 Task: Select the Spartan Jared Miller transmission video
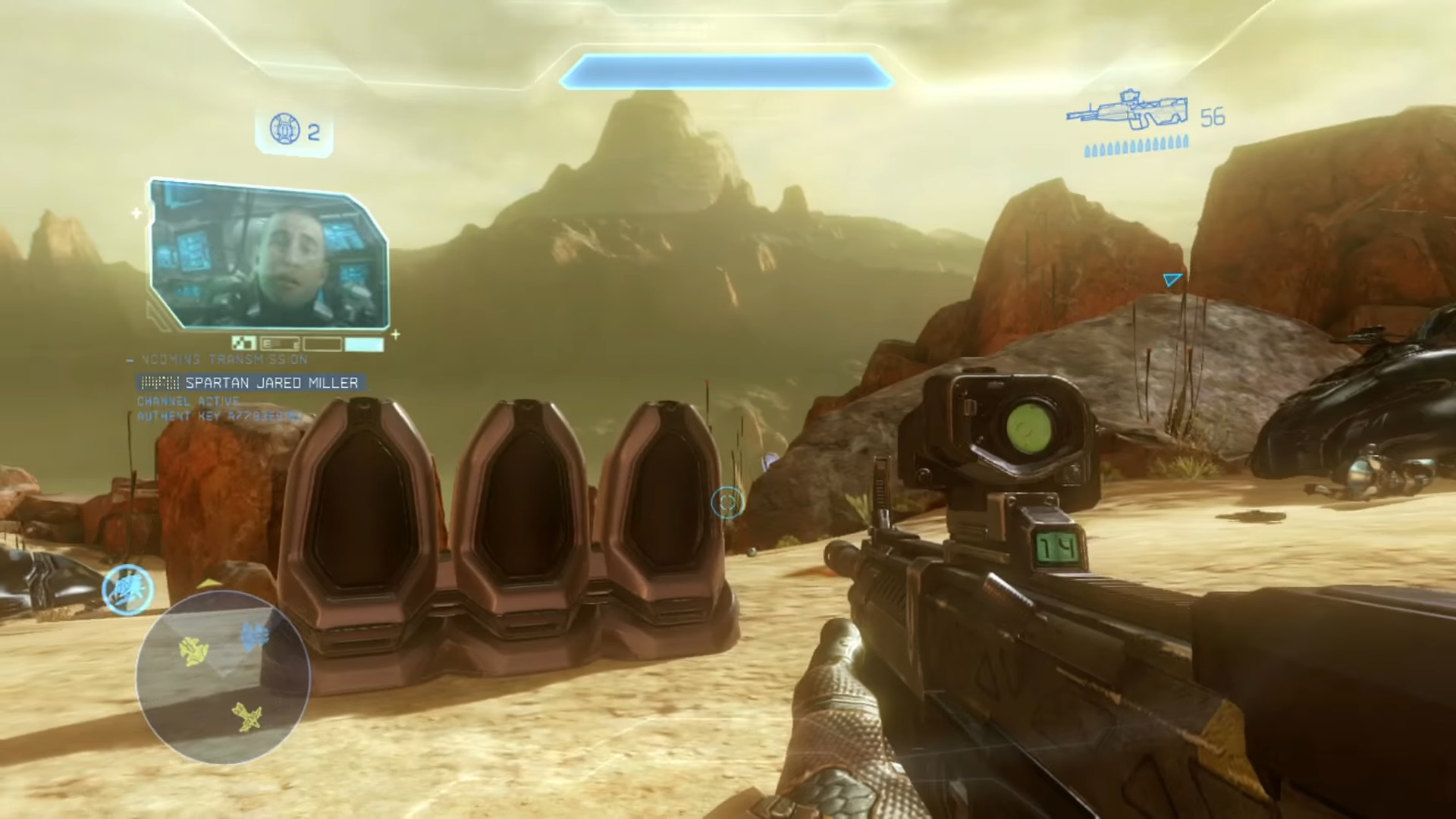tap(269, 255)
